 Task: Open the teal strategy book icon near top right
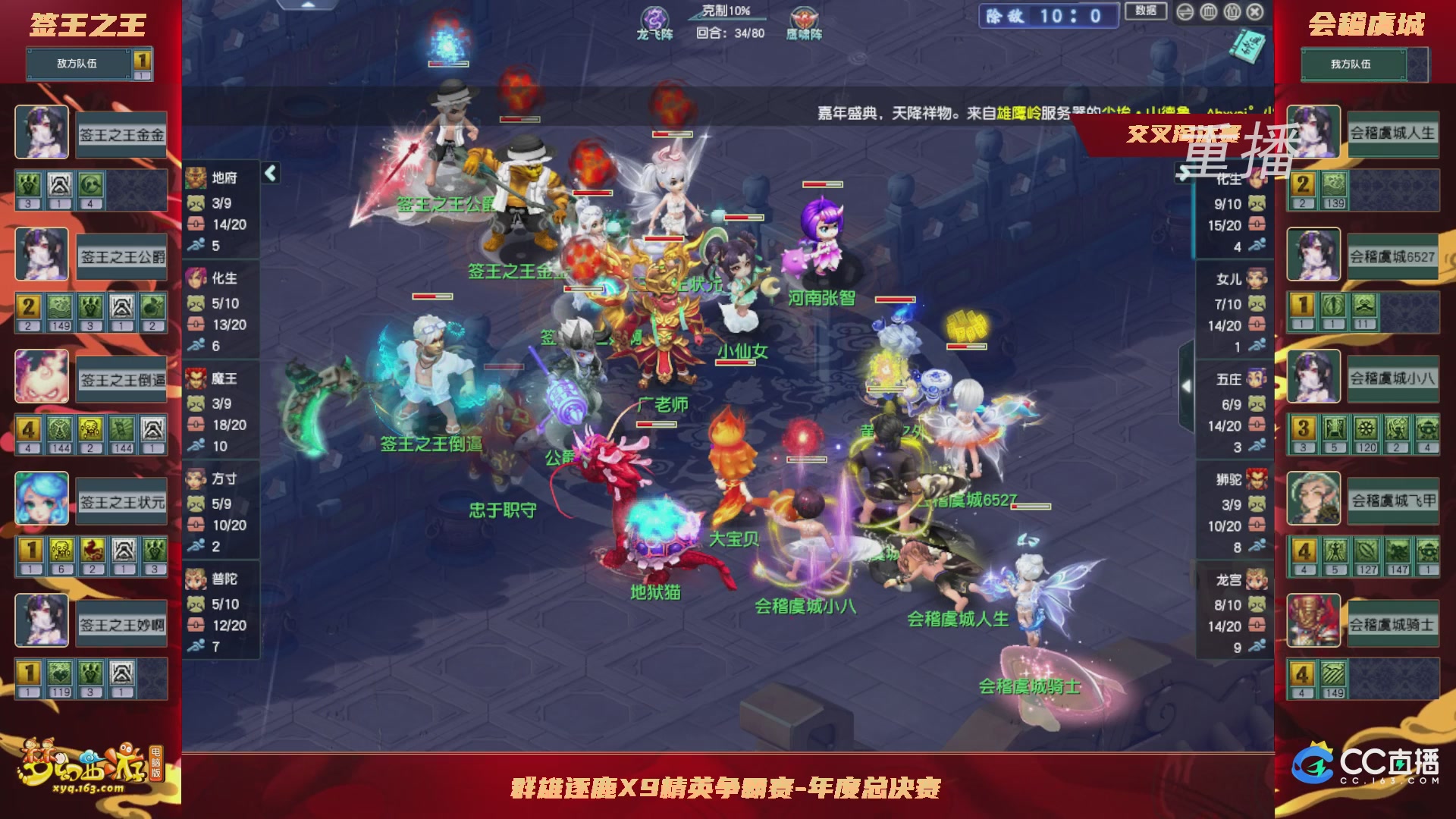pos(1246,45)
